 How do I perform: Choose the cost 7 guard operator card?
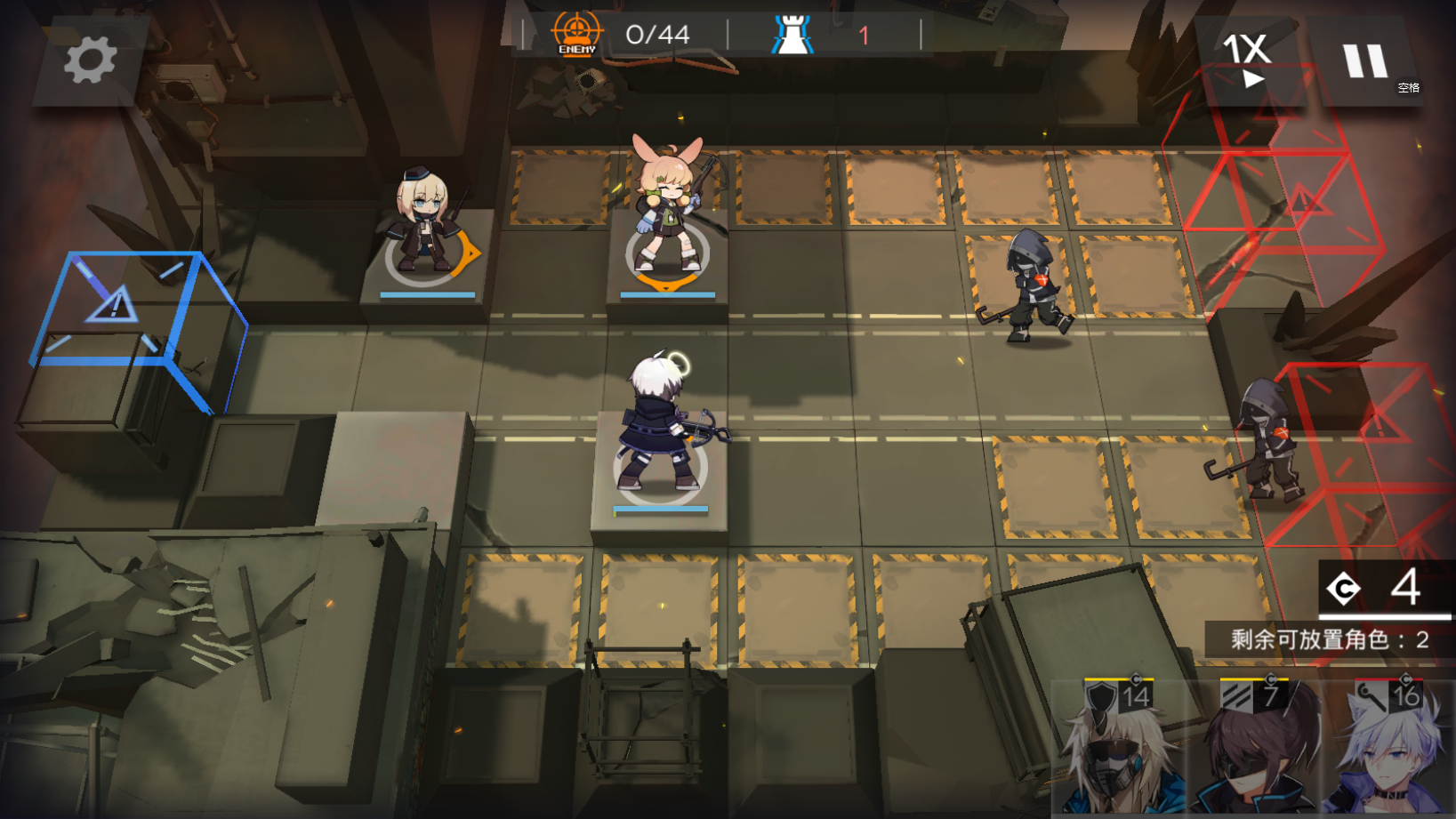[x=1254, y=749]
